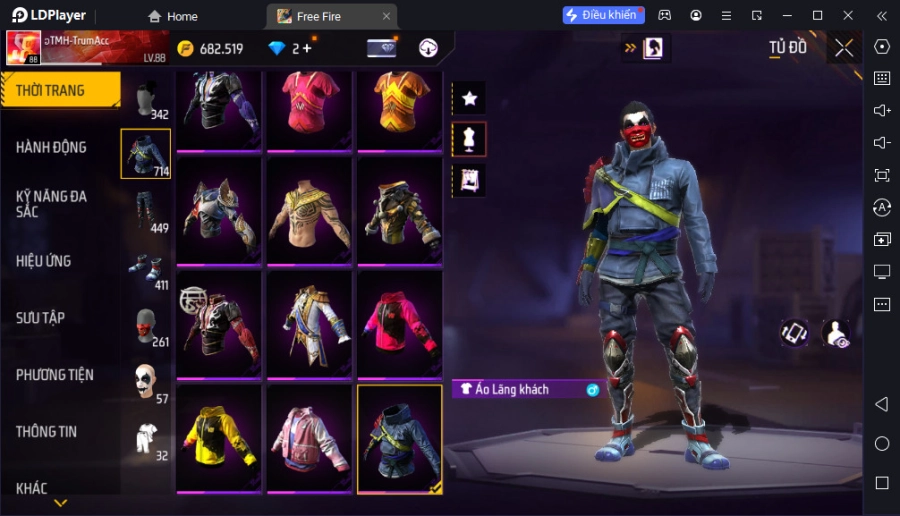Image resolution: width=900 pixels, height=516 pixels.
Task: Open the Hiệu Ứng section
Action: click(44, 261)
